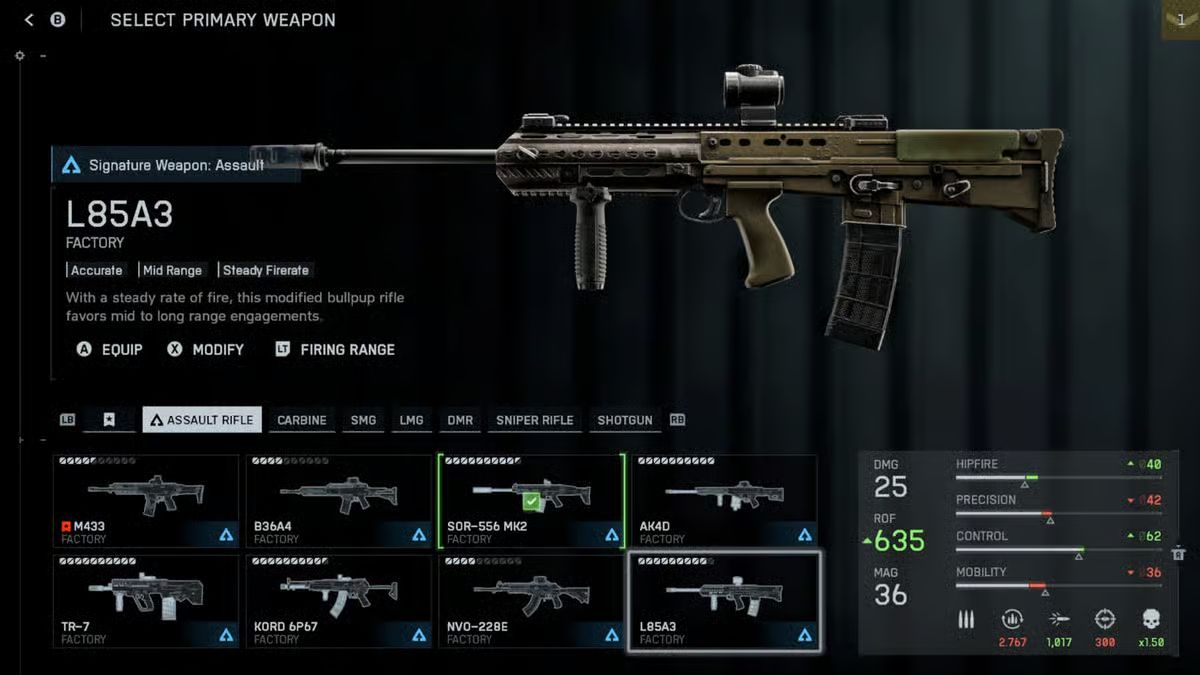Go back using the top-left arrow
1200x675 pixels.
pyautogui.click(x=29, y=20)
